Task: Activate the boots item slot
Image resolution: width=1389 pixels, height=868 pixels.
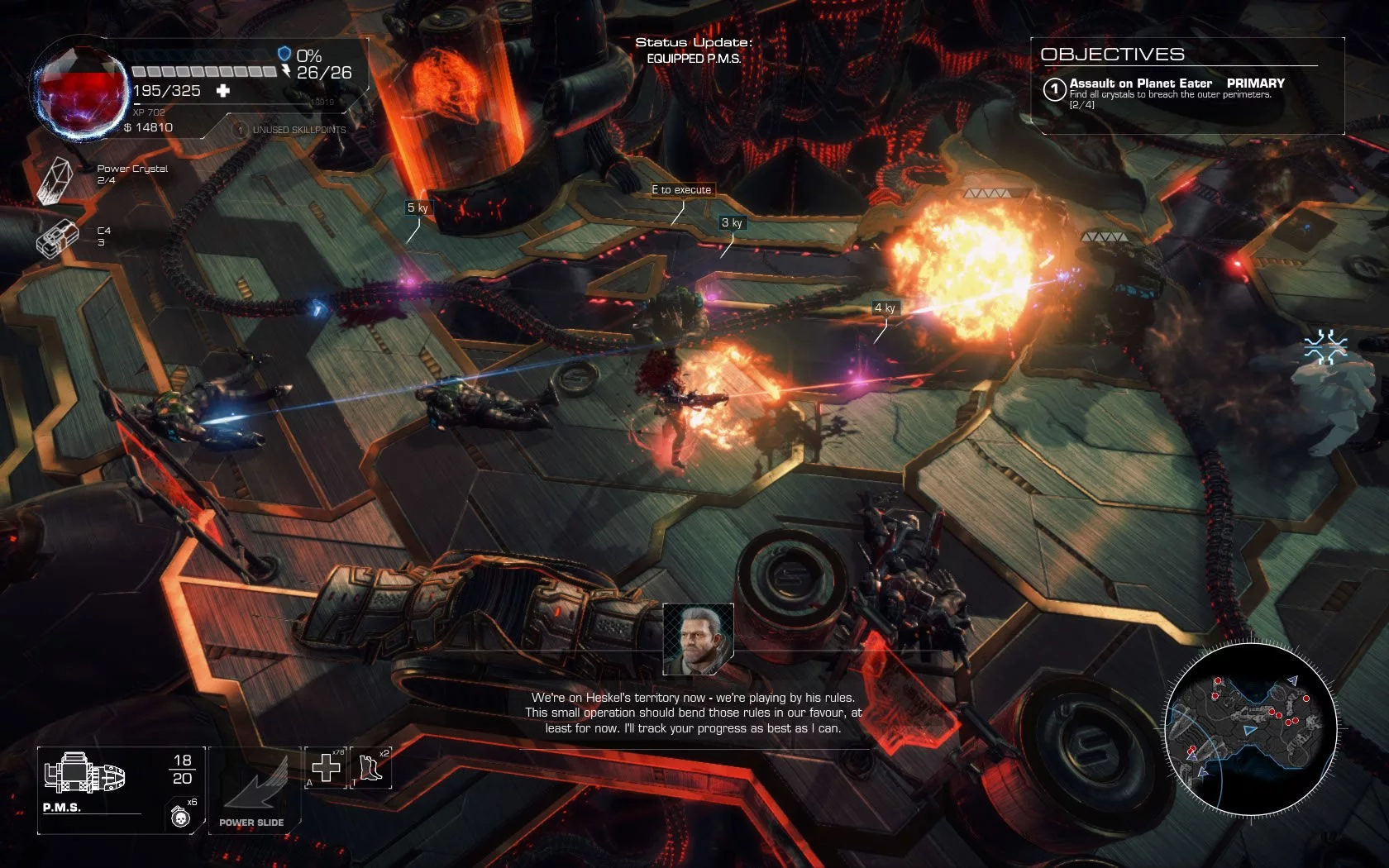Action: (x=371, y=768)
